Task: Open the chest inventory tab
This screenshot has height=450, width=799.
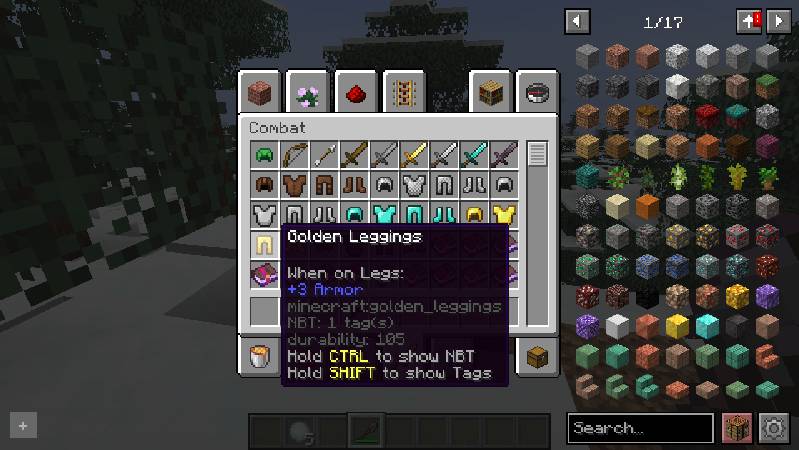Action: pos(536,356)
